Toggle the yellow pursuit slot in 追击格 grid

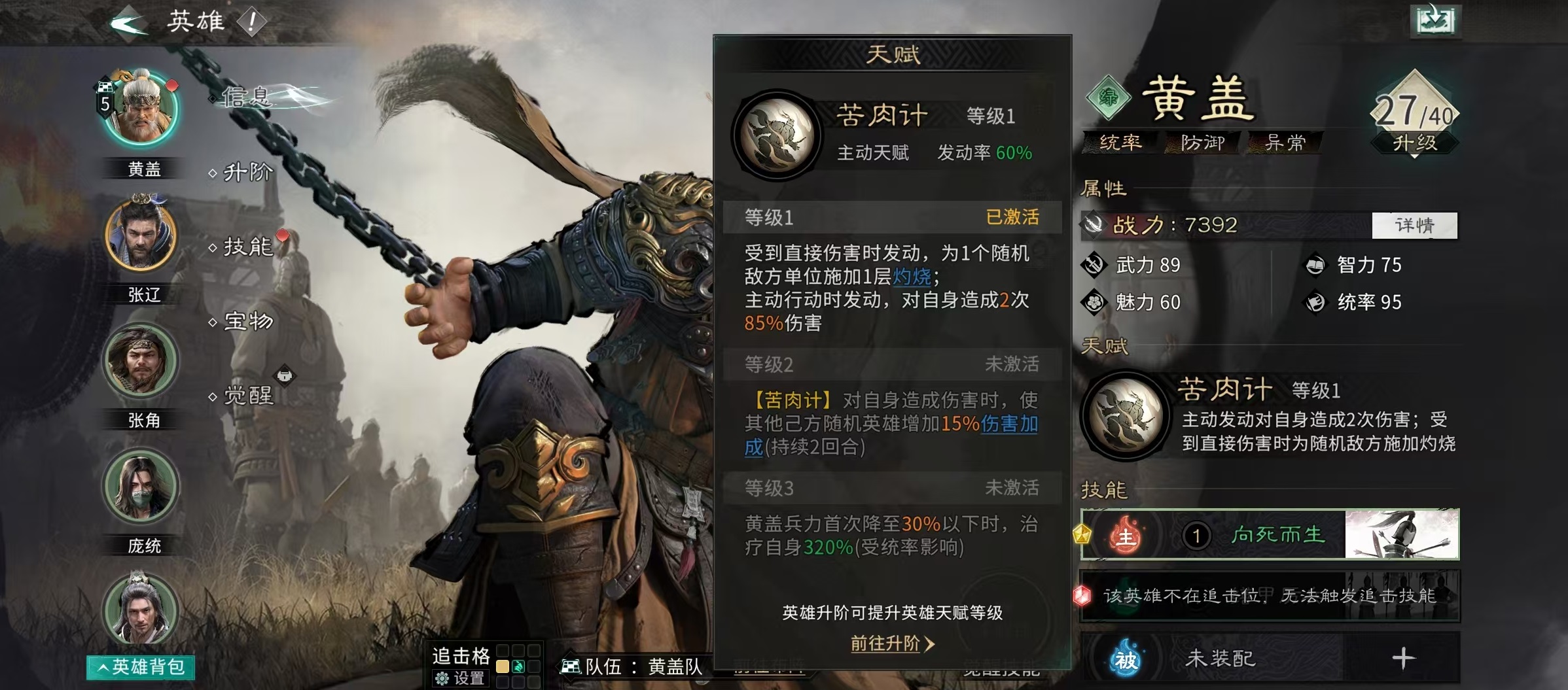(501, 668)
